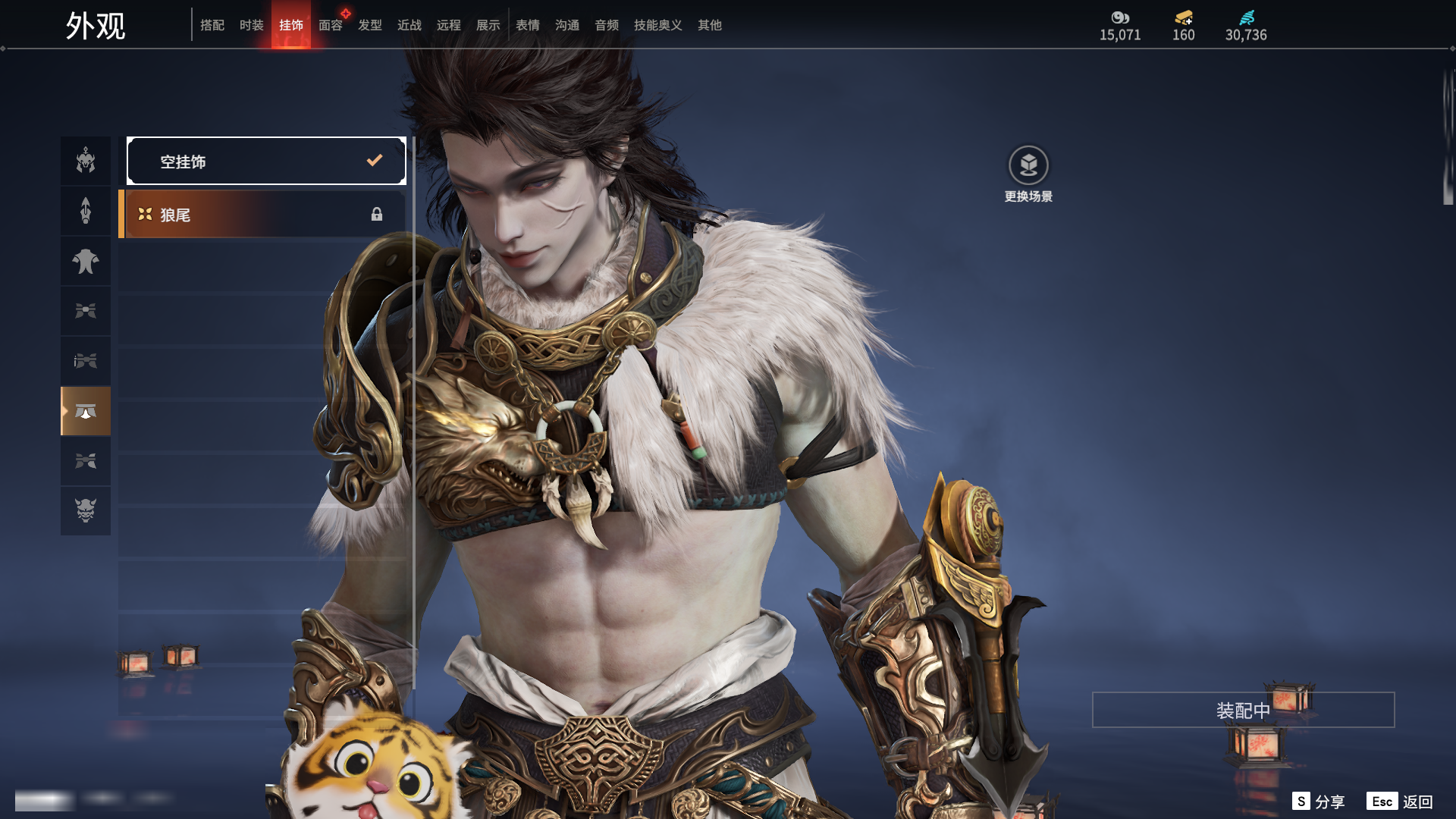
Task: Choose the 空挂饰 empty accessory entry
Action: point(266,161)
